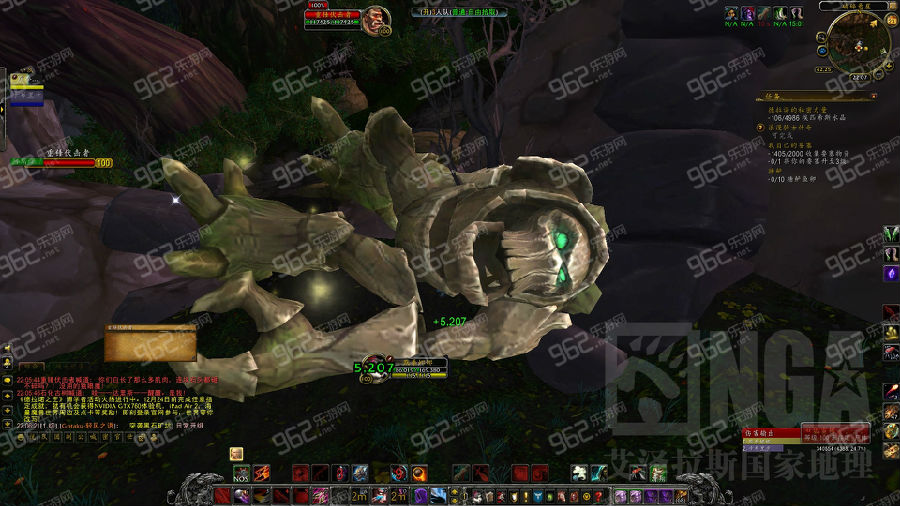Jump the chat log to the bottom
This screenshot has width=900, height=506.
[x=7, y=422]
